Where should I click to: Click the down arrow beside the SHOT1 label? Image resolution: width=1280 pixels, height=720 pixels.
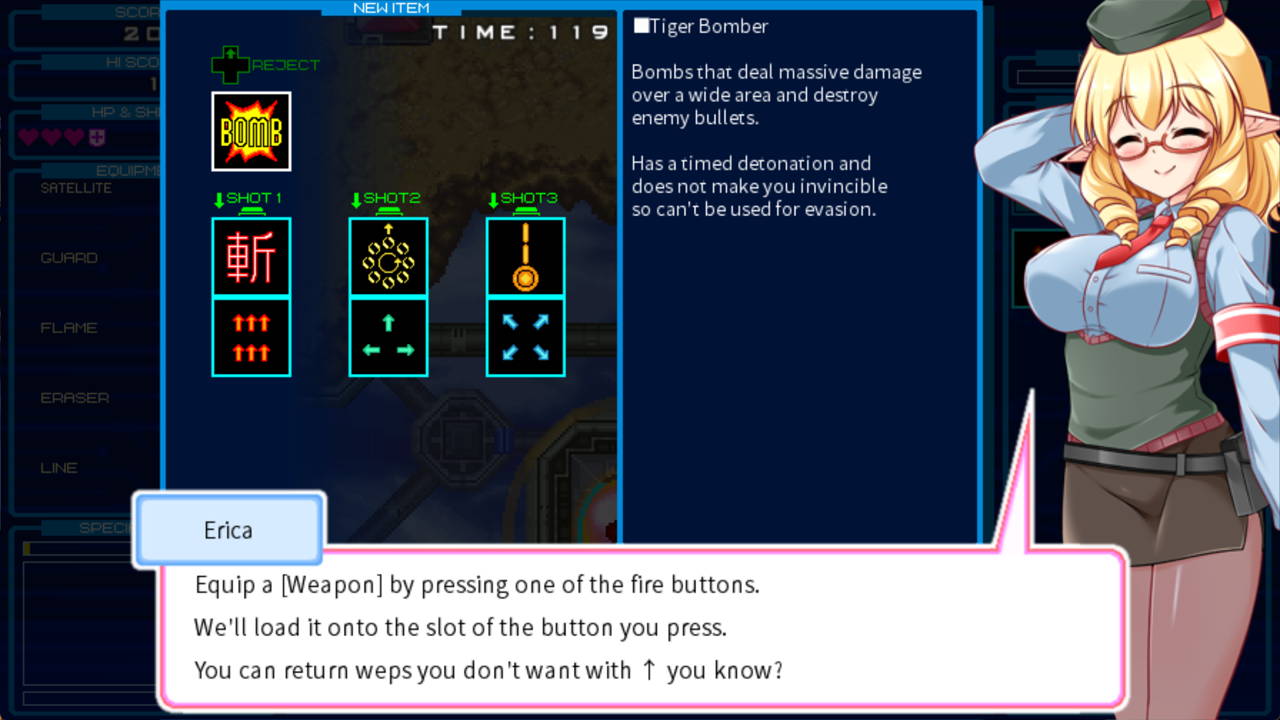[x=219, y=197]
